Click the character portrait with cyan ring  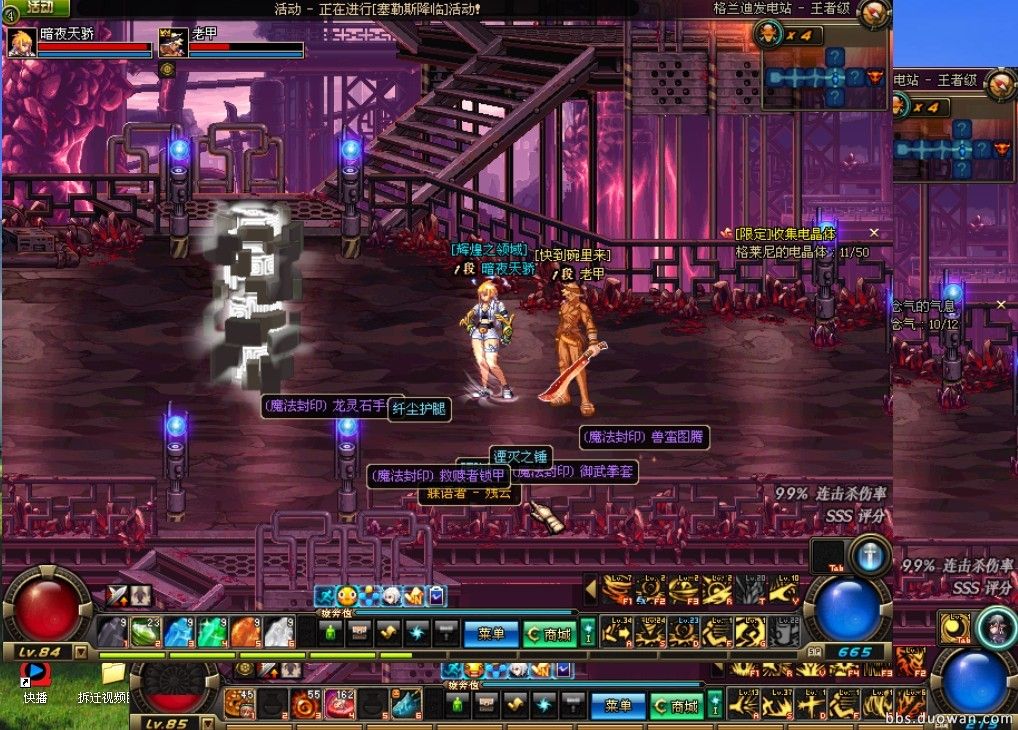coord(997,627)
